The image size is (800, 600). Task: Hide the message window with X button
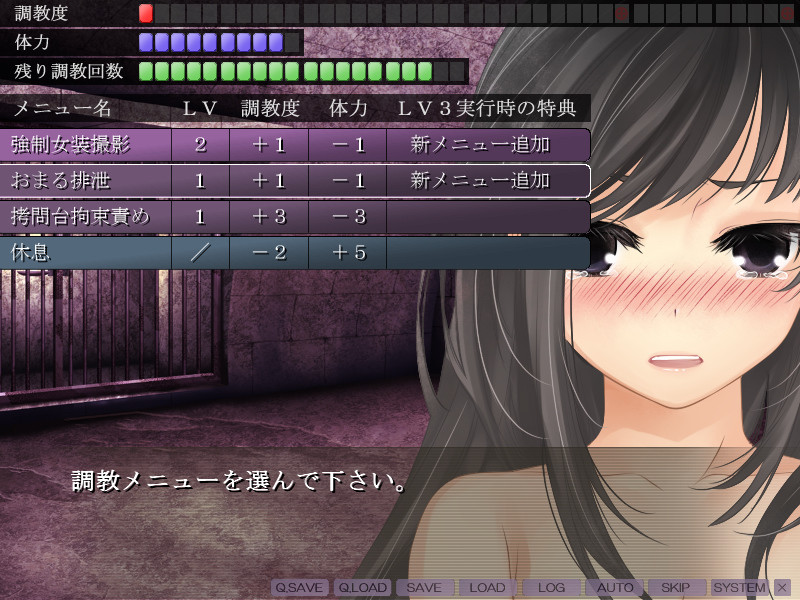point(782,588)
